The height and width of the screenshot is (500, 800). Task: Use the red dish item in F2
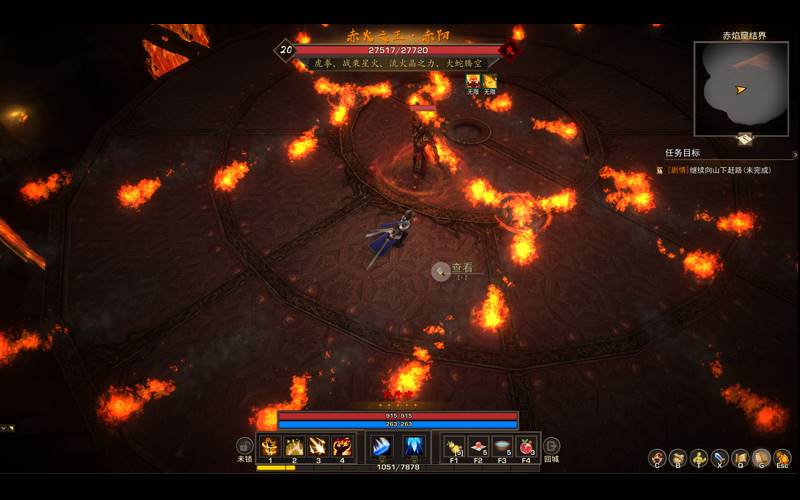[478, 446]
